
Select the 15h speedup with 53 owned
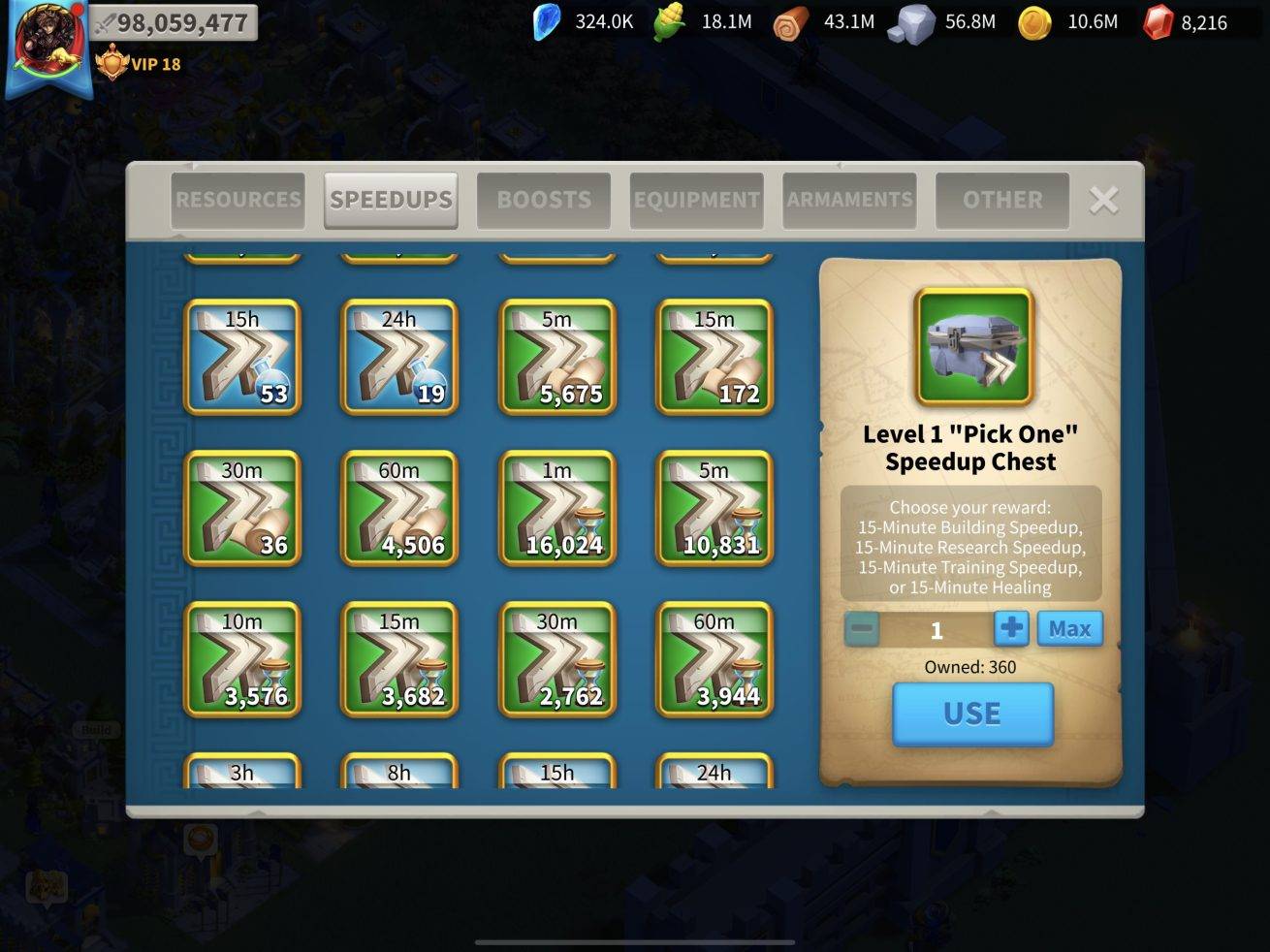(242, 357)
